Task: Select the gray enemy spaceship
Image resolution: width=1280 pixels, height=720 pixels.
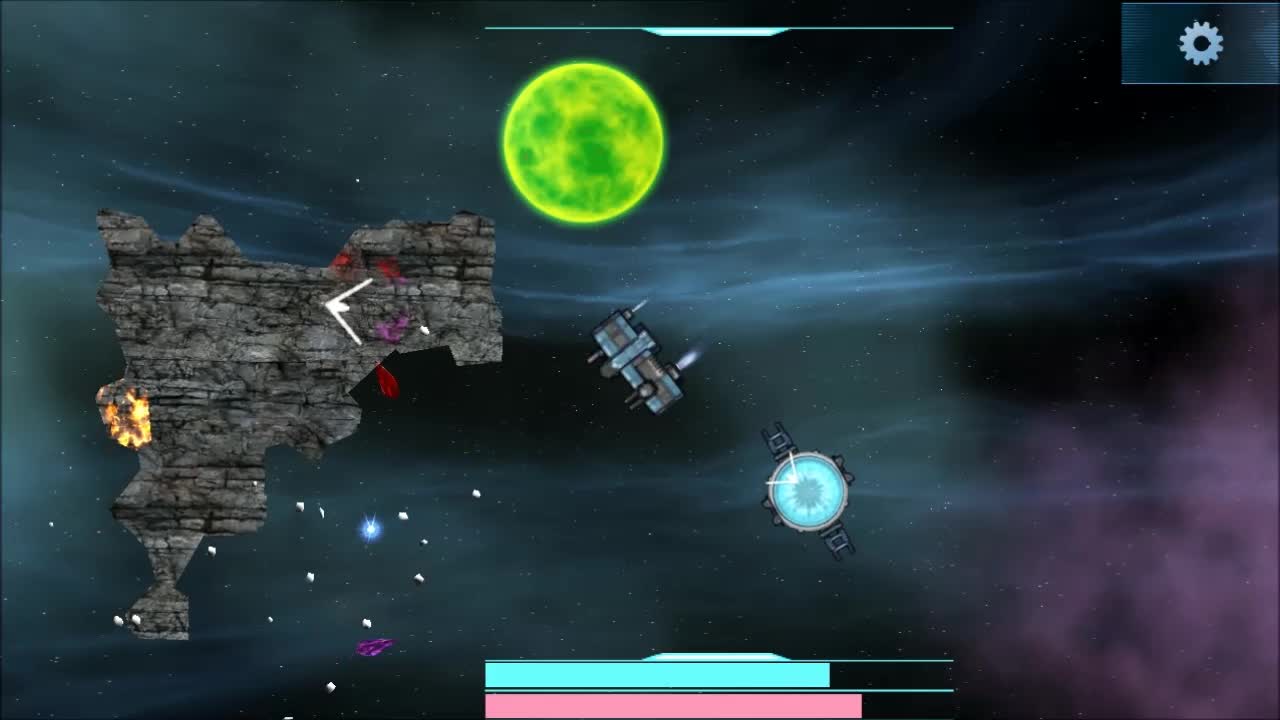Action: 638,358
